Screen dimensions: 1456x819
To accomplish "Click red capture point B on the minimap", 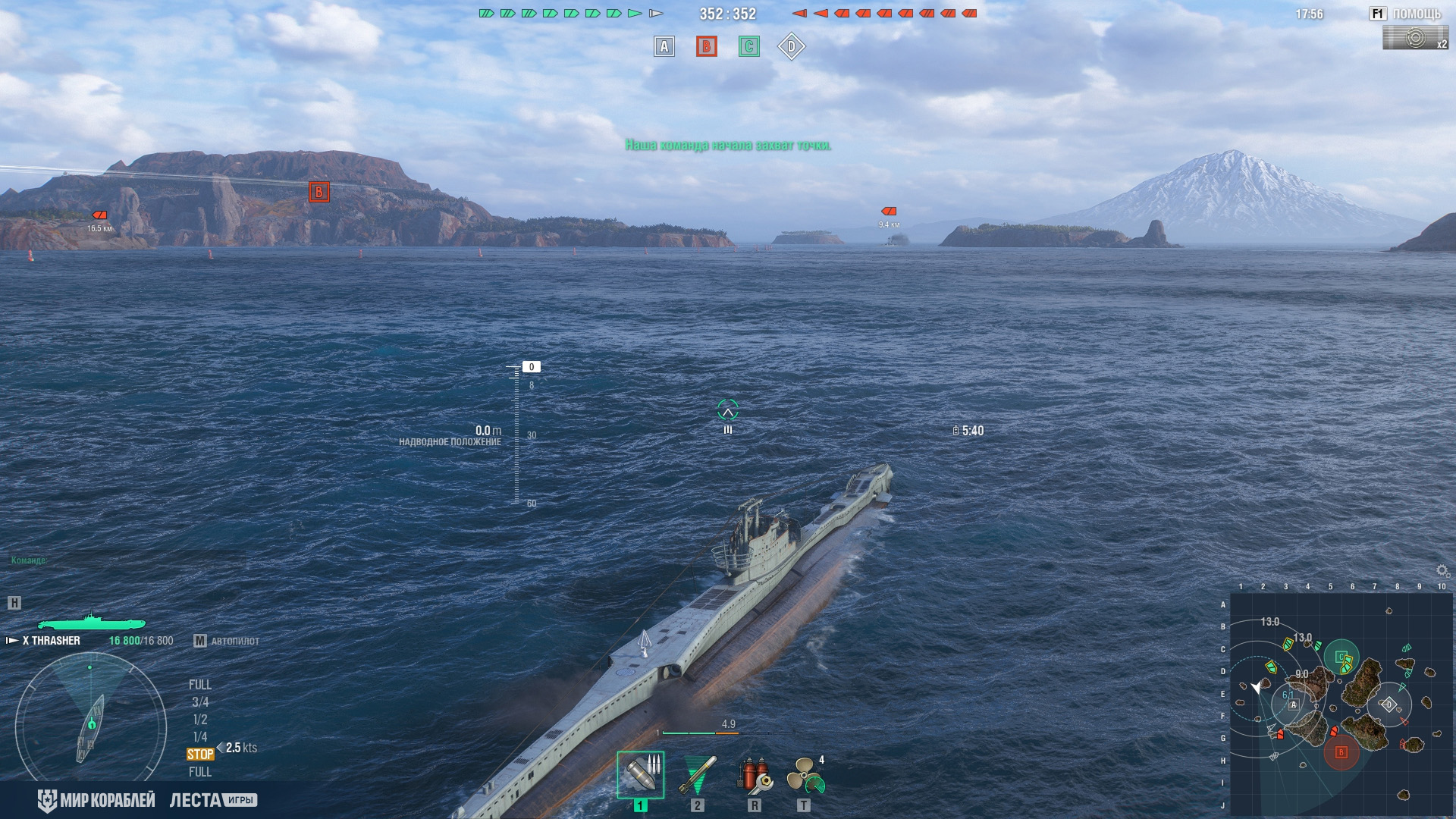I will pos(1341,752).
